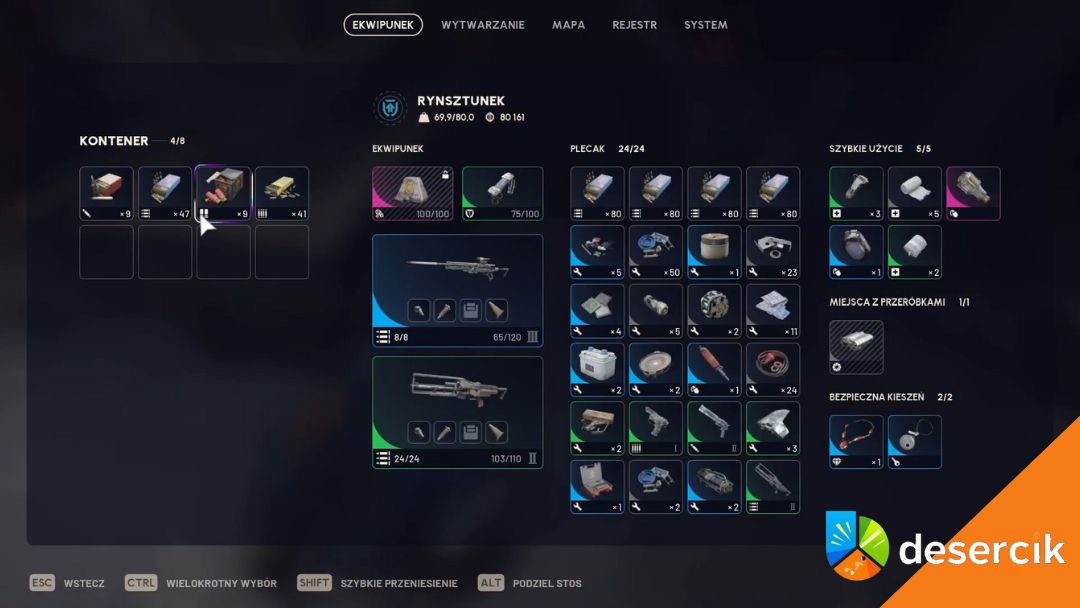The image size is (1080, 608).
Task: Select the bandage roll in quick use
Action: 915,193
